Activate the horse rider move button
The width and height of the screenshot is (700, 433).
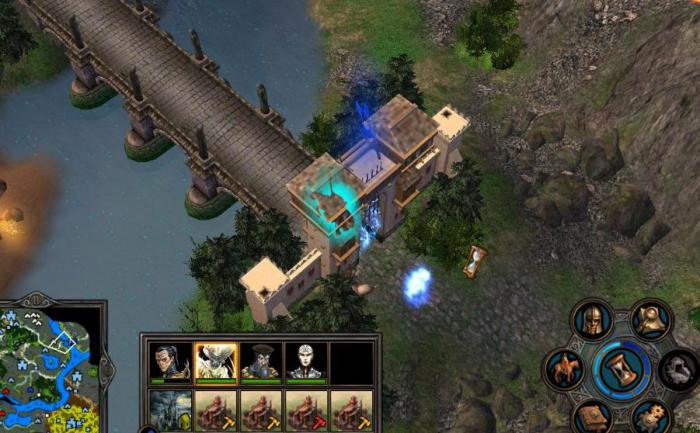[564, 368]
